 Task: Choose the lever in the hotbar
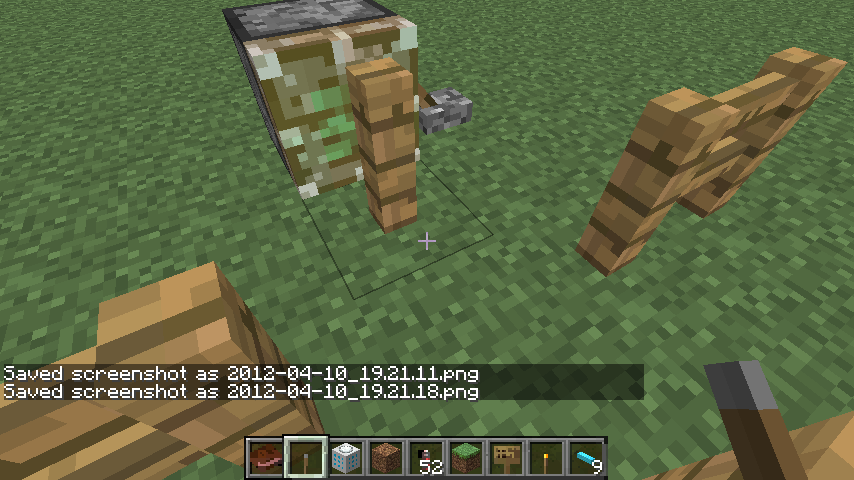click(306, 459)
